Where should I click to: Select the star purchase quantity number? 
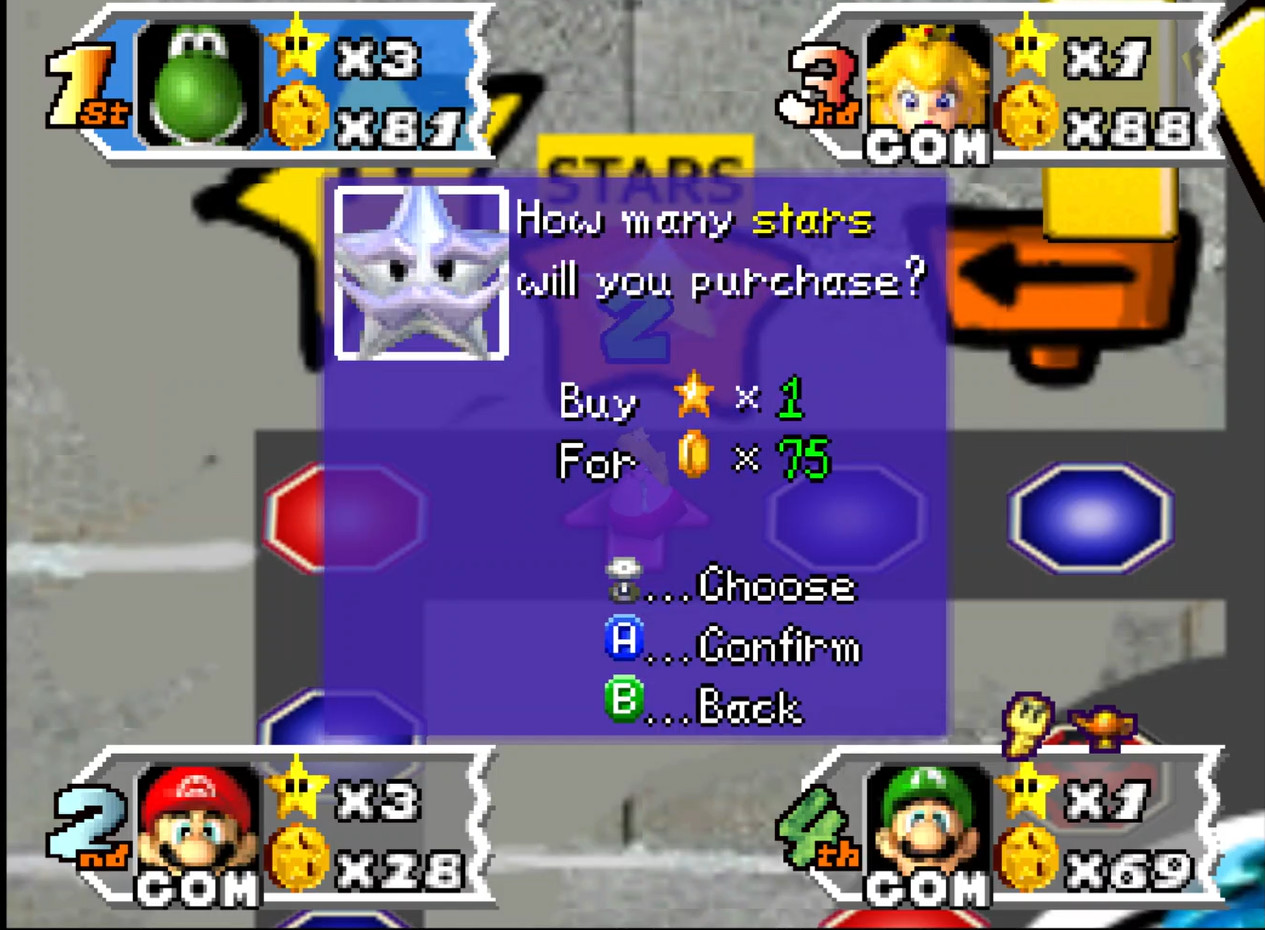click(x=790, y=400)
